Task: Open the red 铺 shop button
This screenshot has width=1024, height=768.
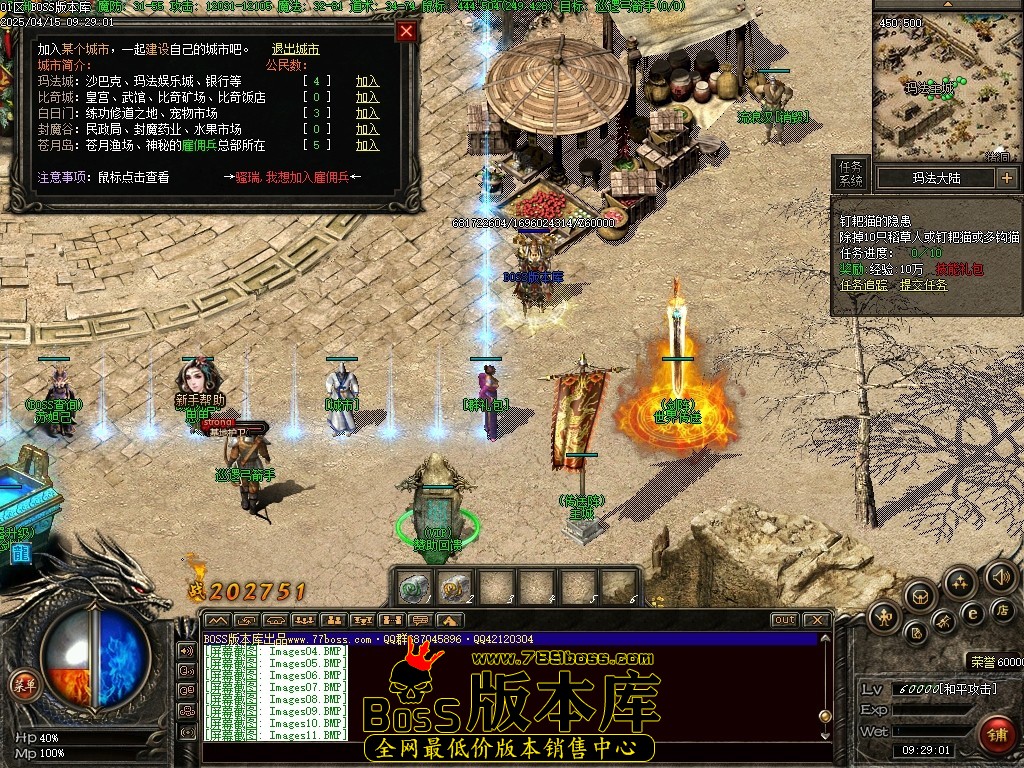Action: point(996,733)
